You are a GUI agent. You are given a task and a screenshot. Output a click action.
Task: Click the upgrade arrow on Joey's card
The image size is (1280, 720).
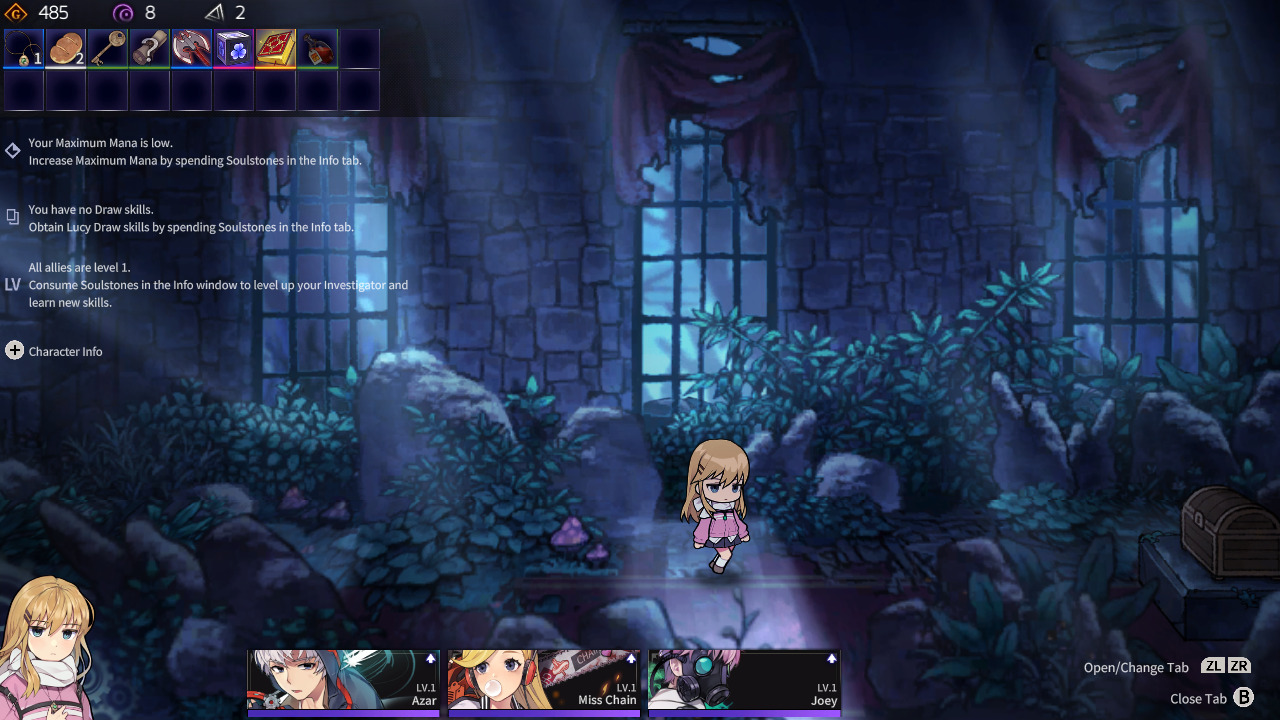(832, 659)
